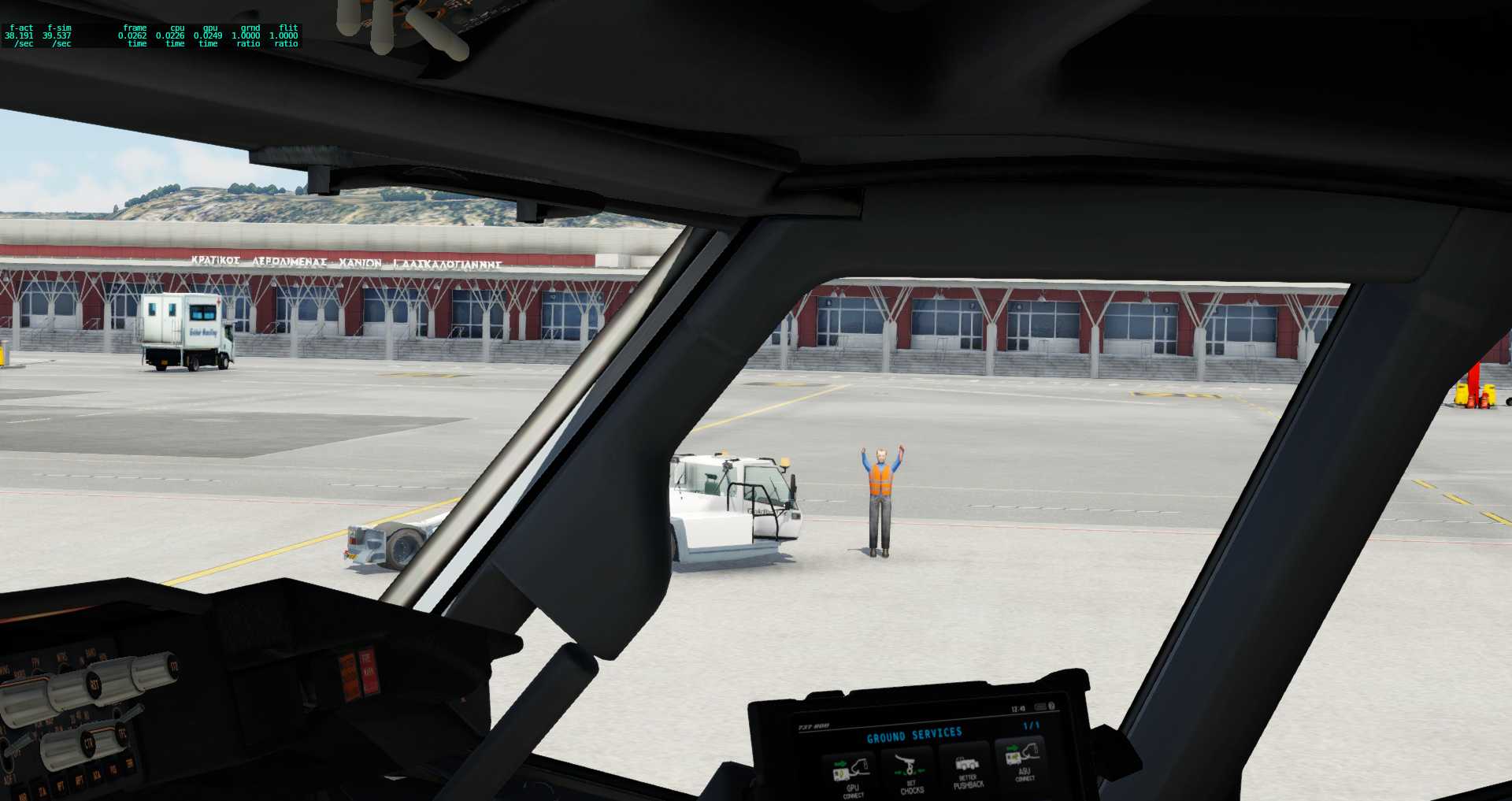Click the green frame-rate statistics overlay
This screenshot has width=1512, height=801.
(154, 35)
